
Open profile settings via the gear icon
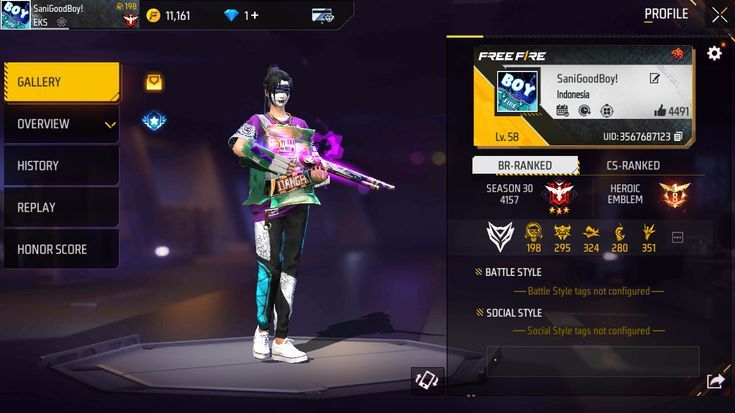tap(714, 53)
